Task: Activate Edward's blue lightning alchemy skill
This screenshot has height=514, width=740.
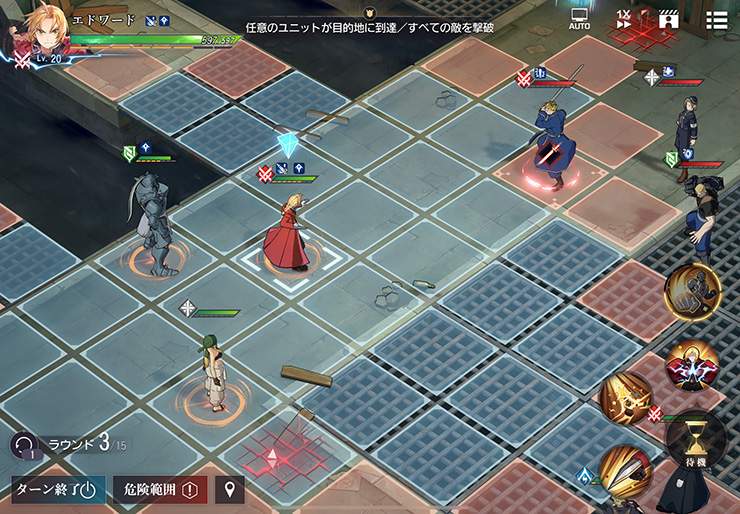Action: [x=692, y=364]
